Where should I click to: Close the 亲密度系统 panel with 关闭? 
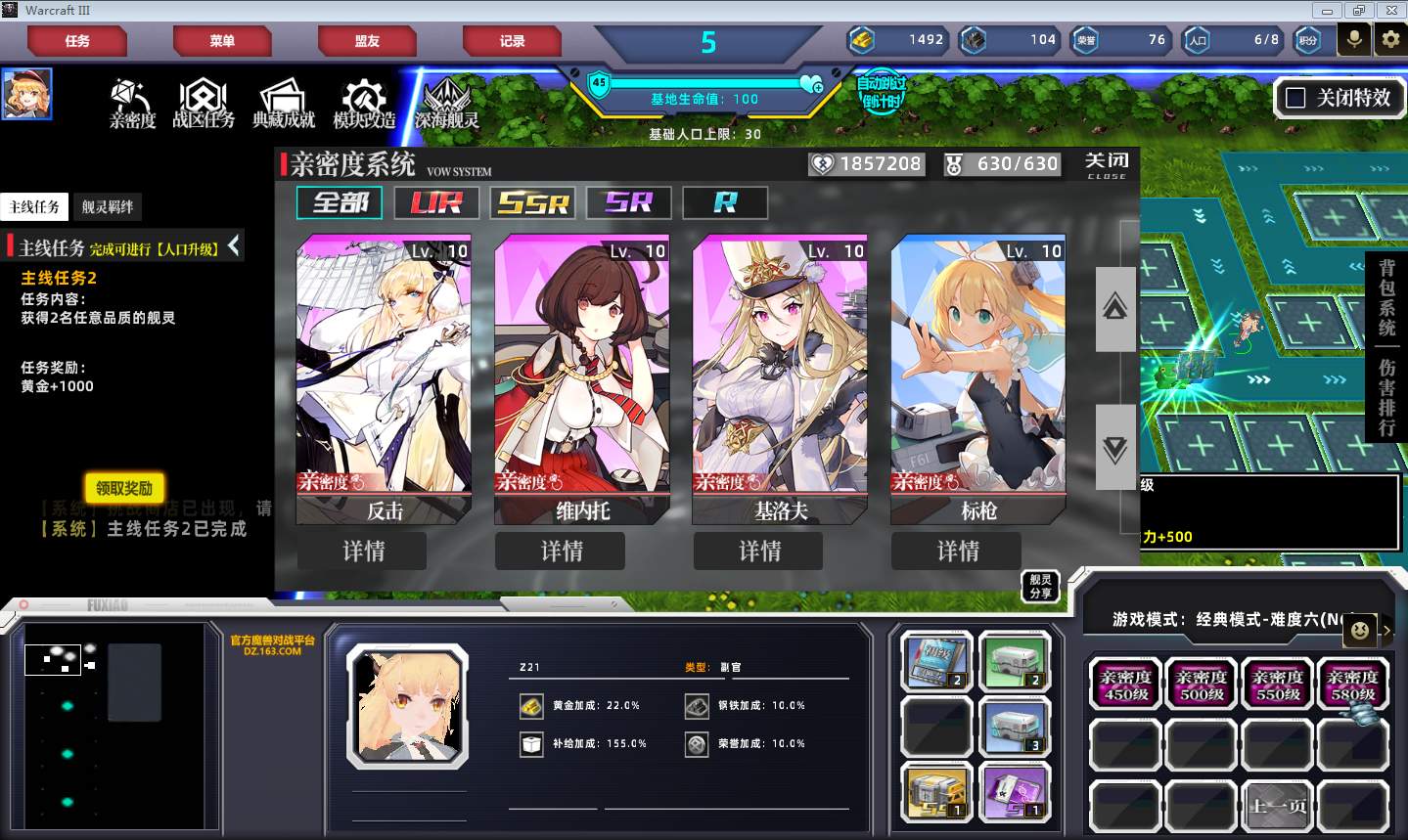coord(1107,163)
